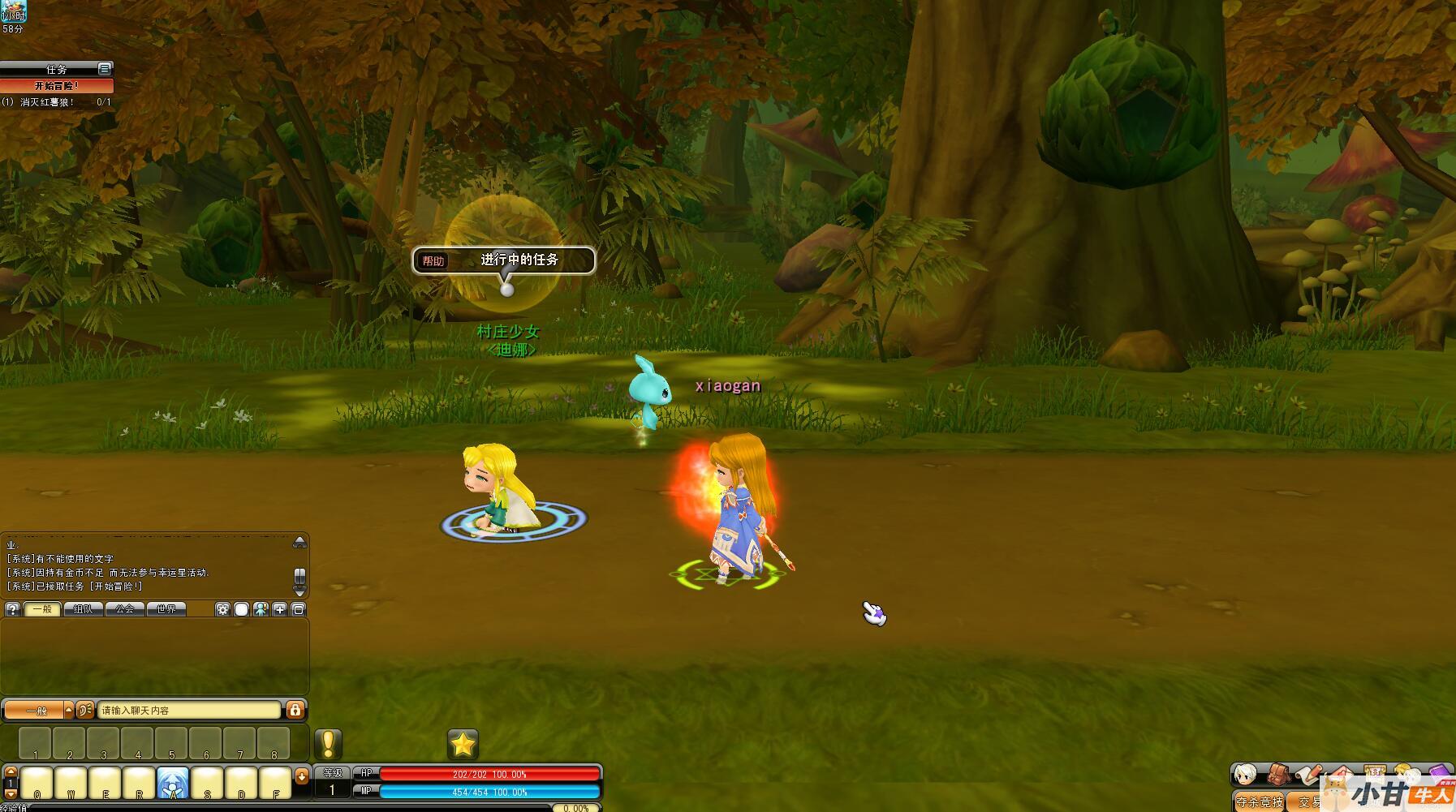This screenshot has width=1456, height=812.
Task: Open the 一般 chat channel dropdown
Action: point(68,711)
